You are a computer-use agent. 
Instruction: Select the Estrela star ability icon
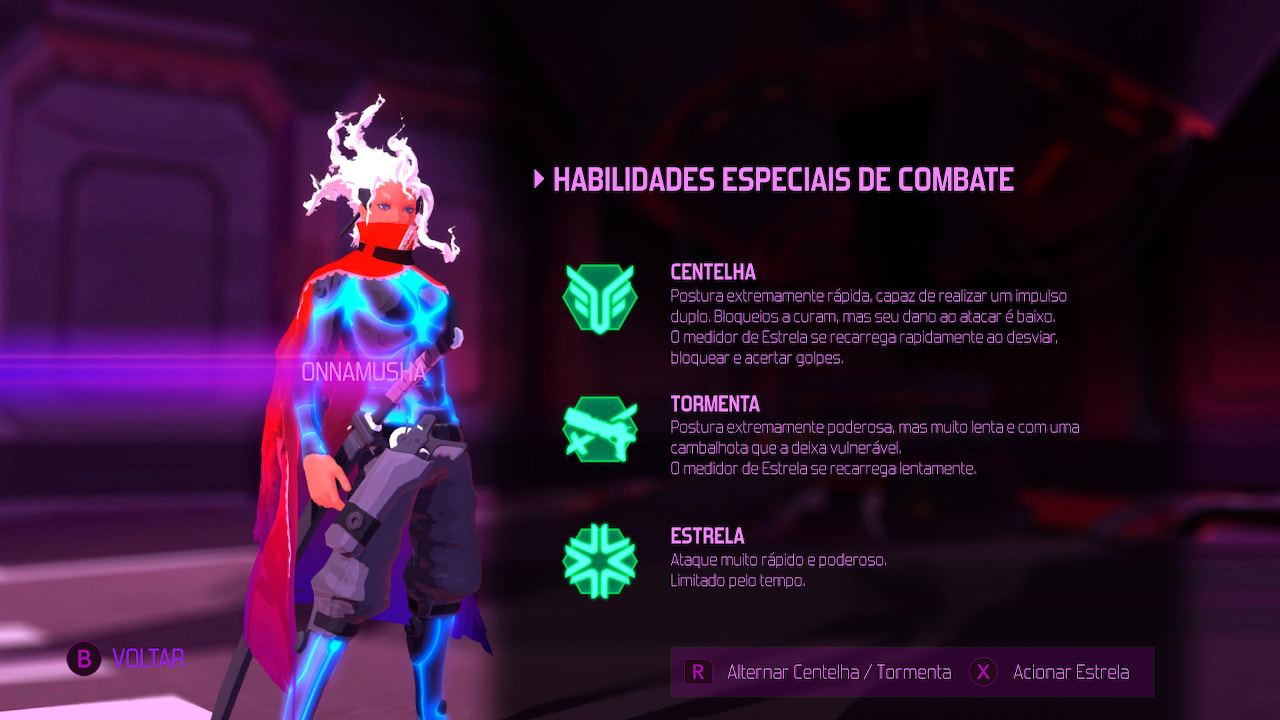(x=601, y=561)
